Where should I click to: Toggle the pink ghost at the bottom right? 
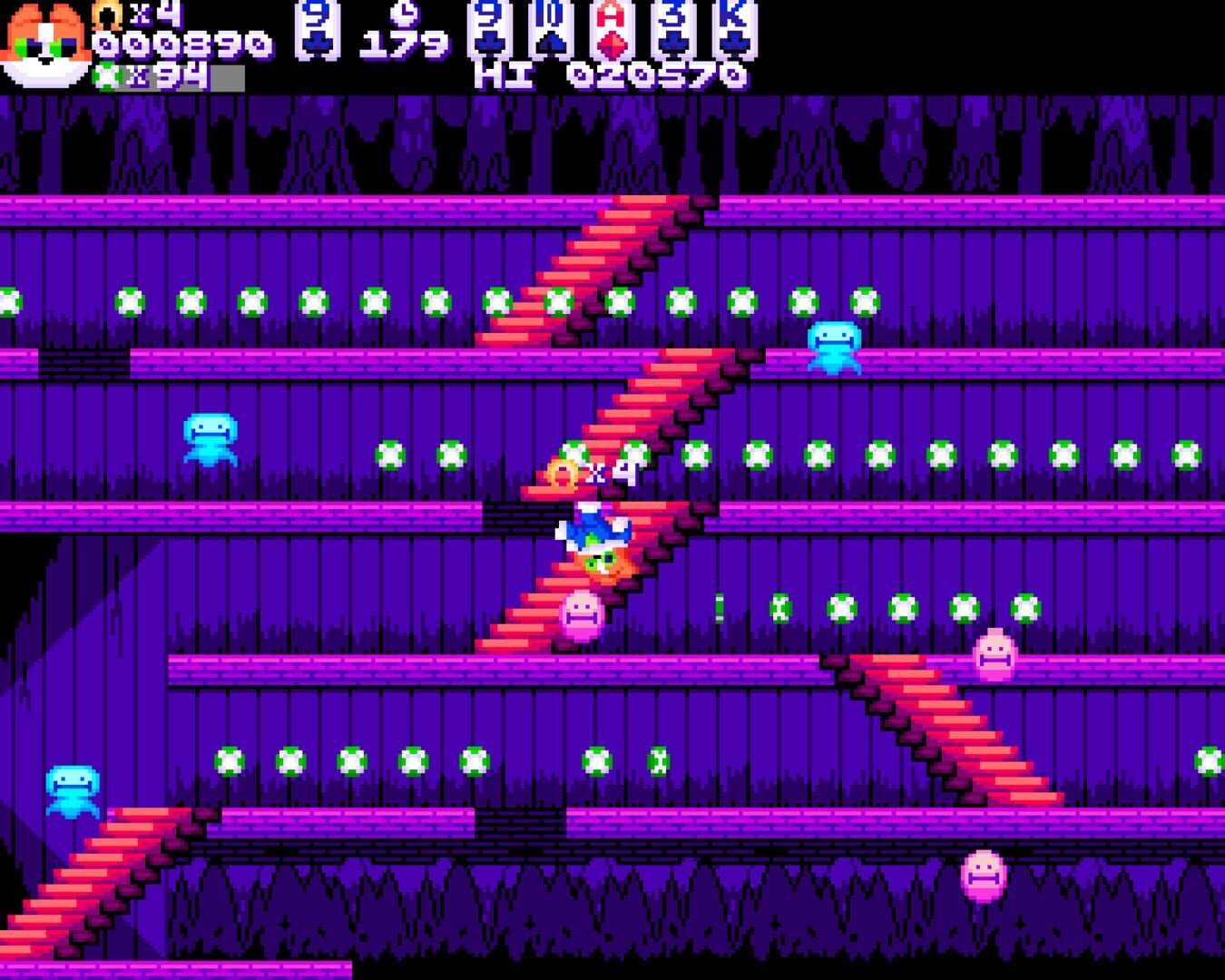pos(984,876)
